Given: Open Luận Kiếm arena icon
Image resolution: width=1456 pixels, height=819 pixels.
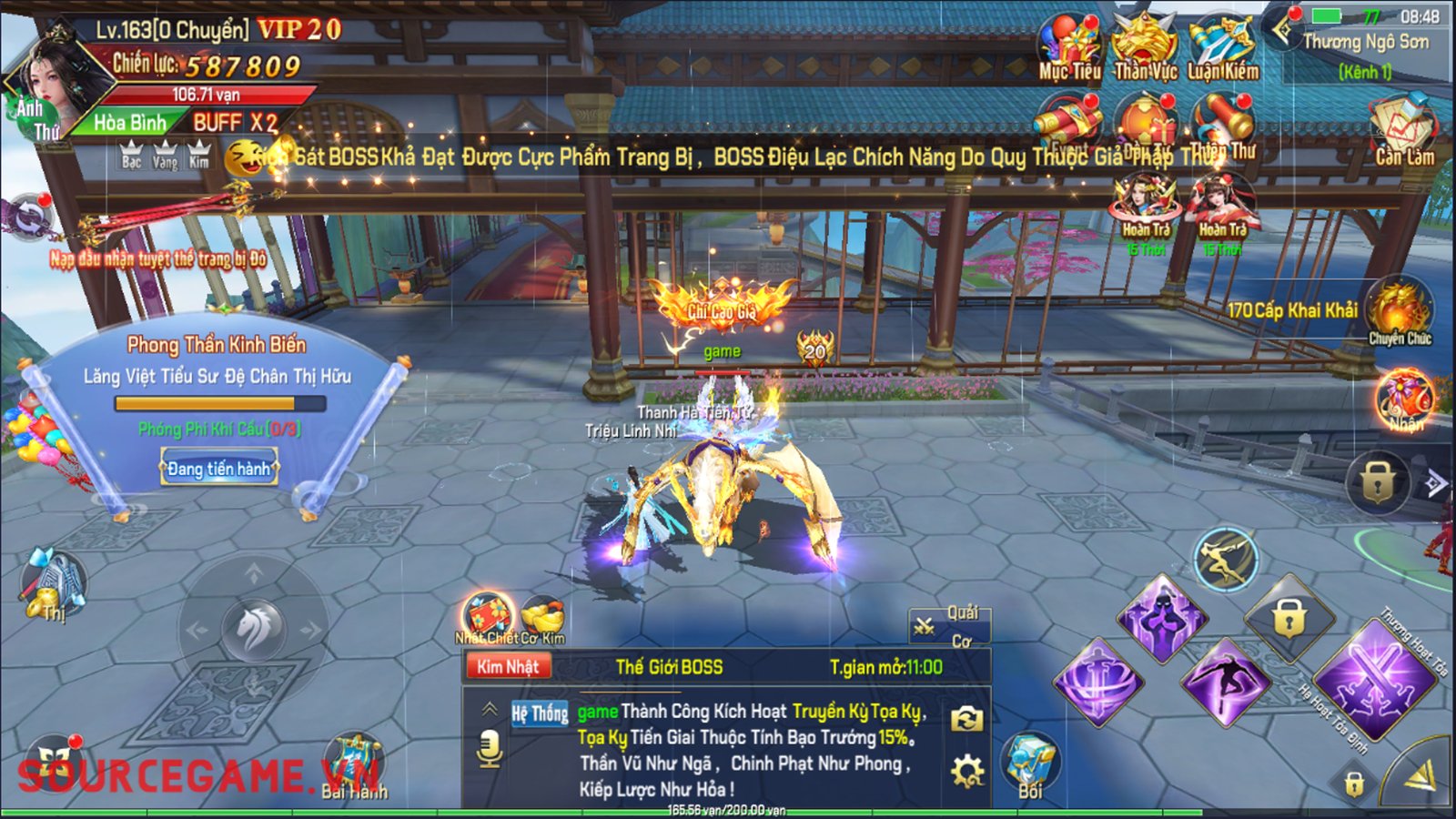Looking at the screenshot, I should [x=1222, y=47].
